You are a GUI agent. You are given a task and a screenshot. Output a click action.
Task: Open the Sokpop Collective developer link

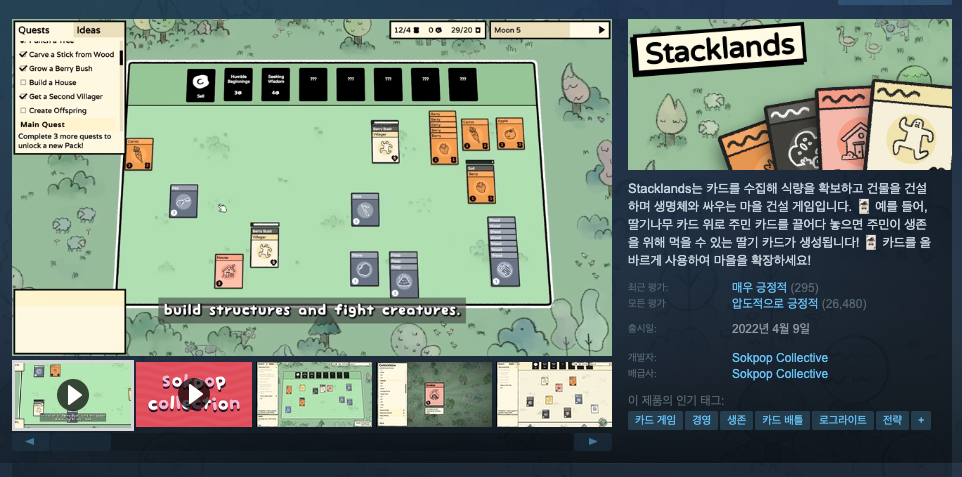pyautogui.click(x=780, y=358)
